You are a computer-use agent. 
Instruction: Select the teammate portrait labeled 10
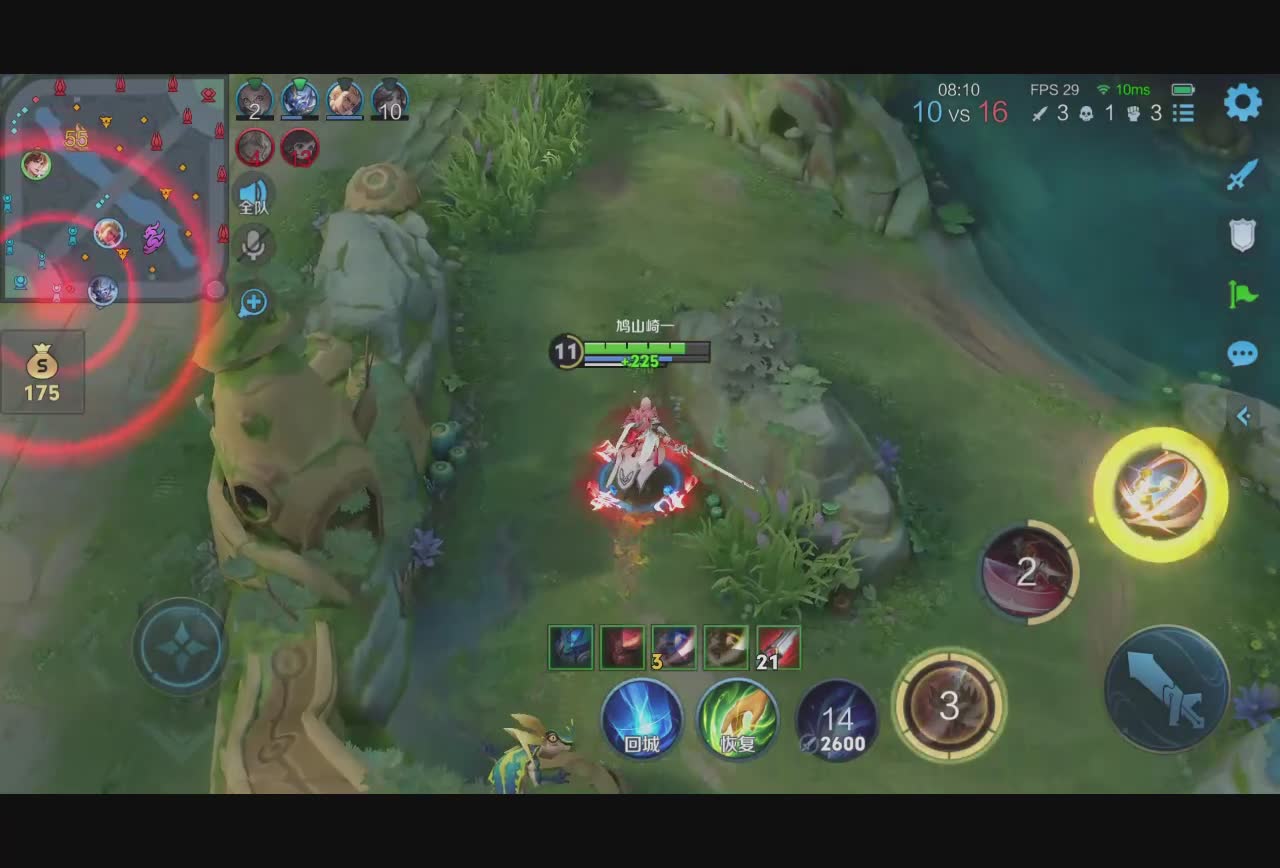pos(390,100)
